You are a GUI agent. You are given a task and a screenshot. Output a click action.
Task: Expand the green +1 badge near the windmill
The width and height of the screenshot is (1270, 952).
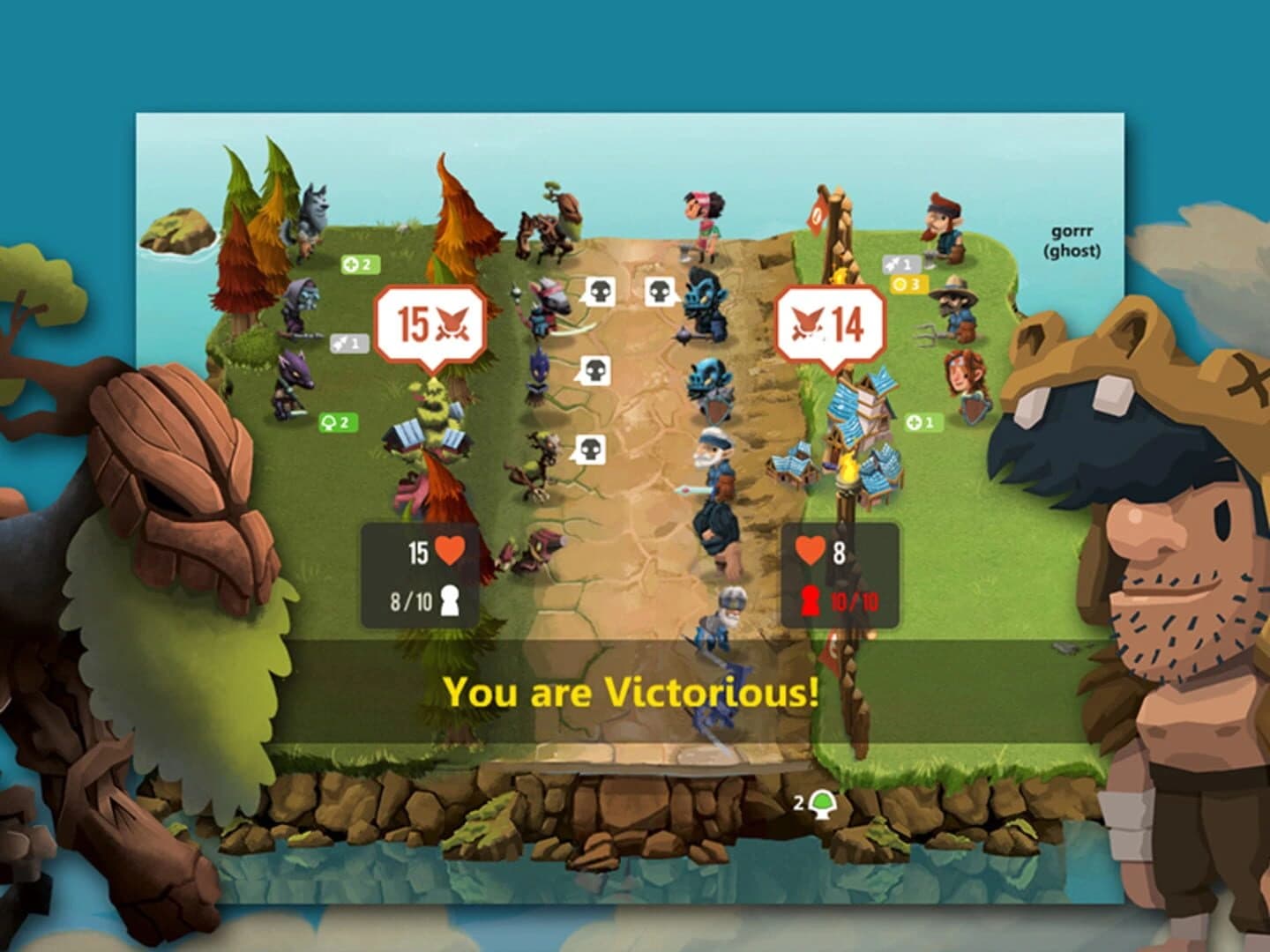point(921,420)
